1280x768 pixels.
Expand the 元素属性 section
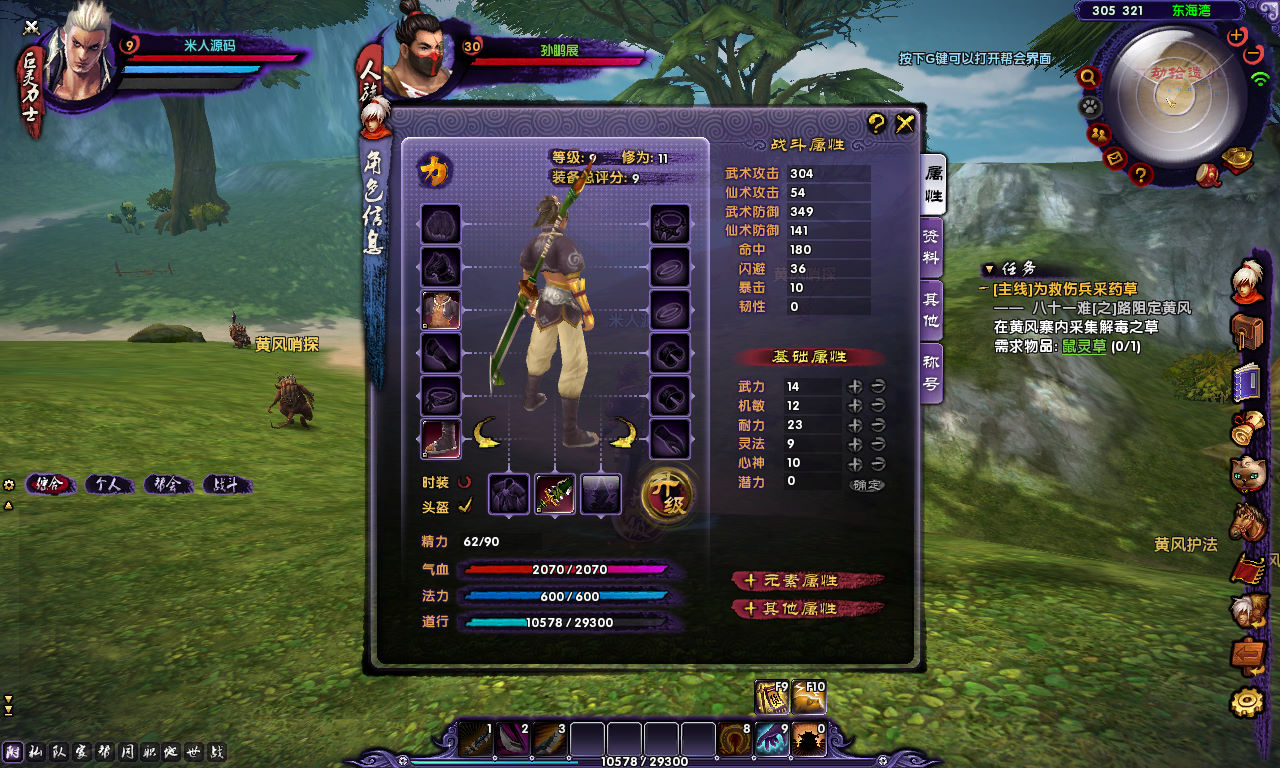[808, 581]
